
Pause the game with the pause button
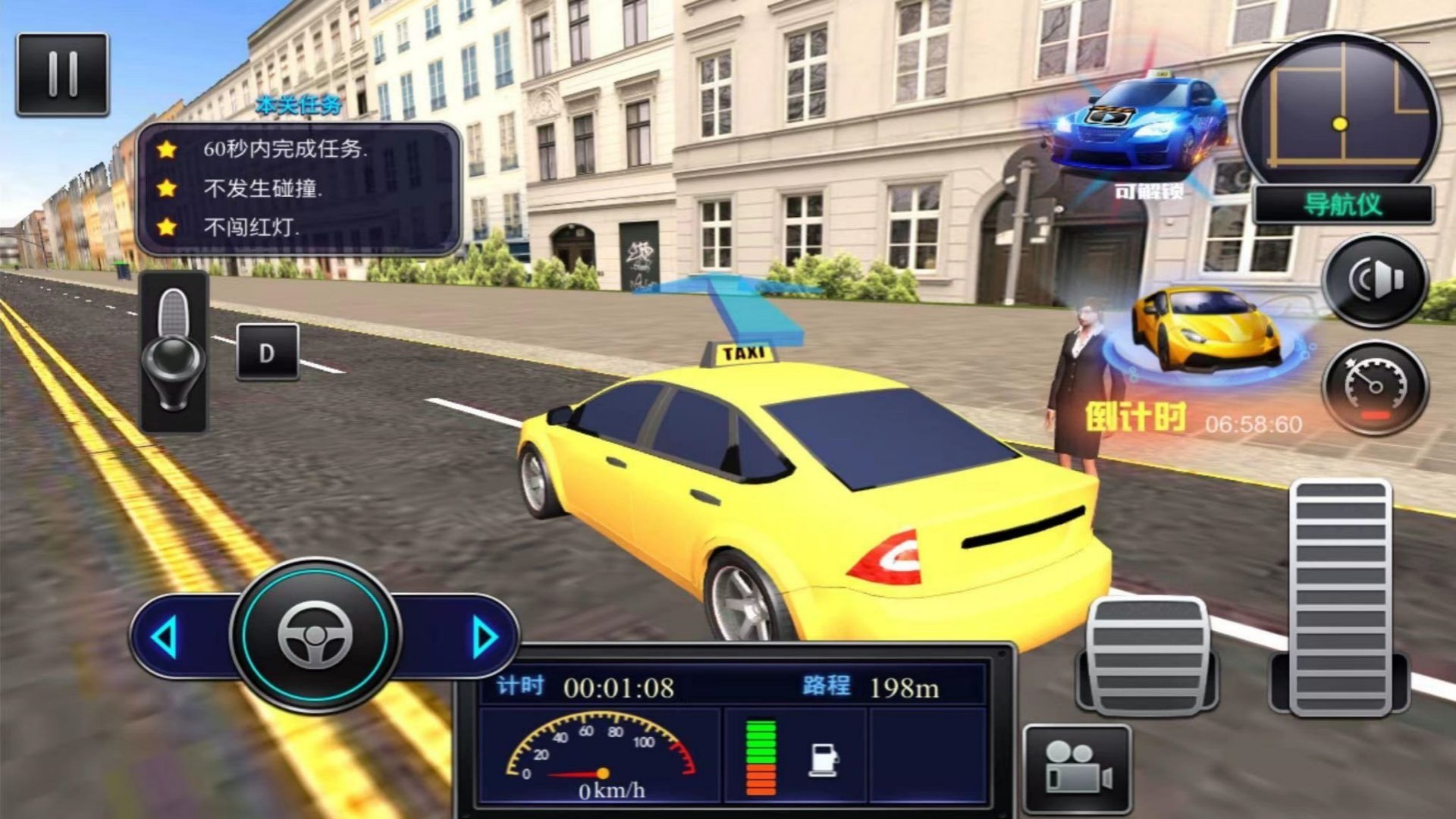(62, 74)
